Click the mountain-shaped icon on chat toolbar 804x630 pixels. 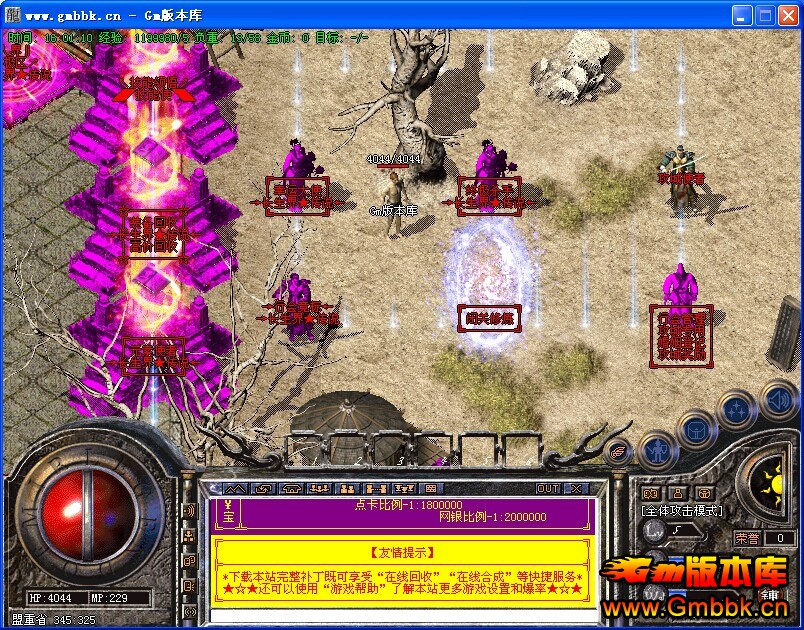click(x=235, y=488)
